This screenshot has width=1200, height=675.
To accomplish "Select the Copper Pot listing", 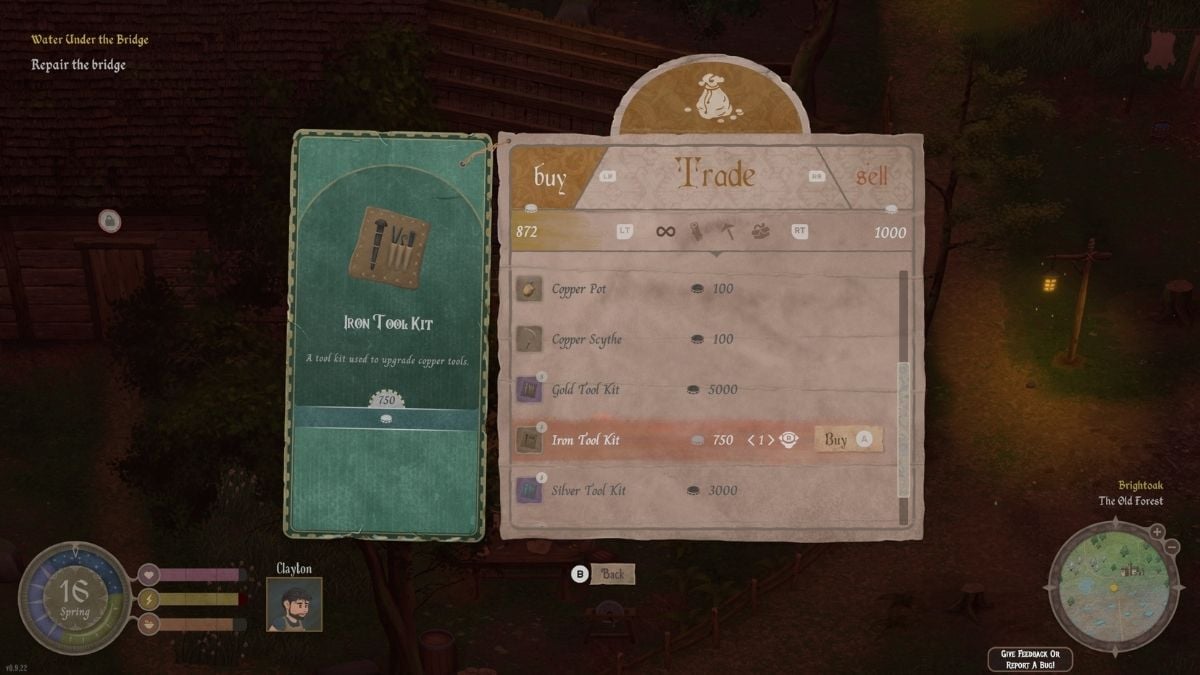I will click(x=579, y=289).
